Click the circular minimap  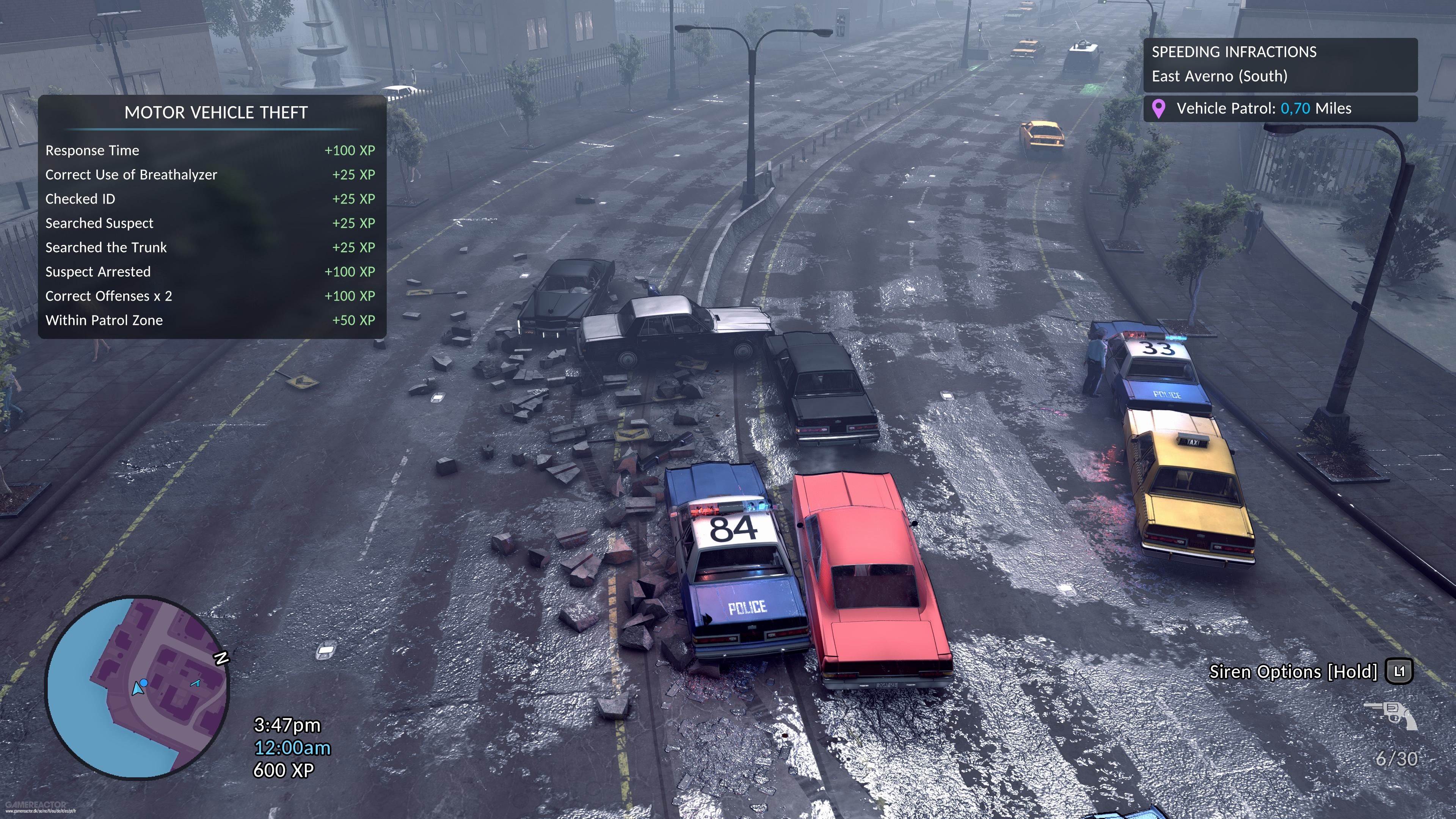click(137, 687)
